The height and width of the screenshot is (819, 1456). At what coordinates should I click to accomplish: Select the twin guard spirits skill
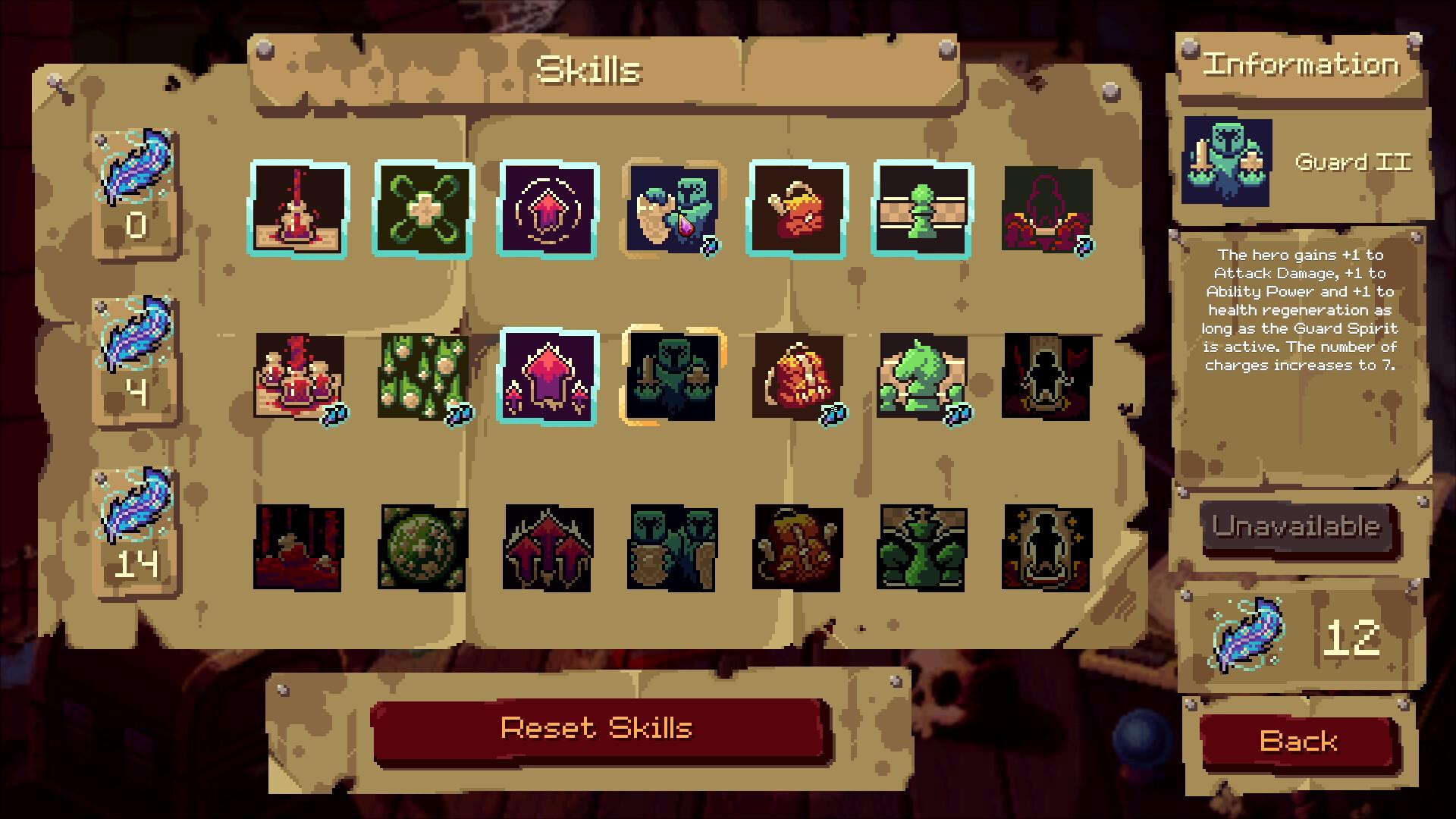point(672,549)
